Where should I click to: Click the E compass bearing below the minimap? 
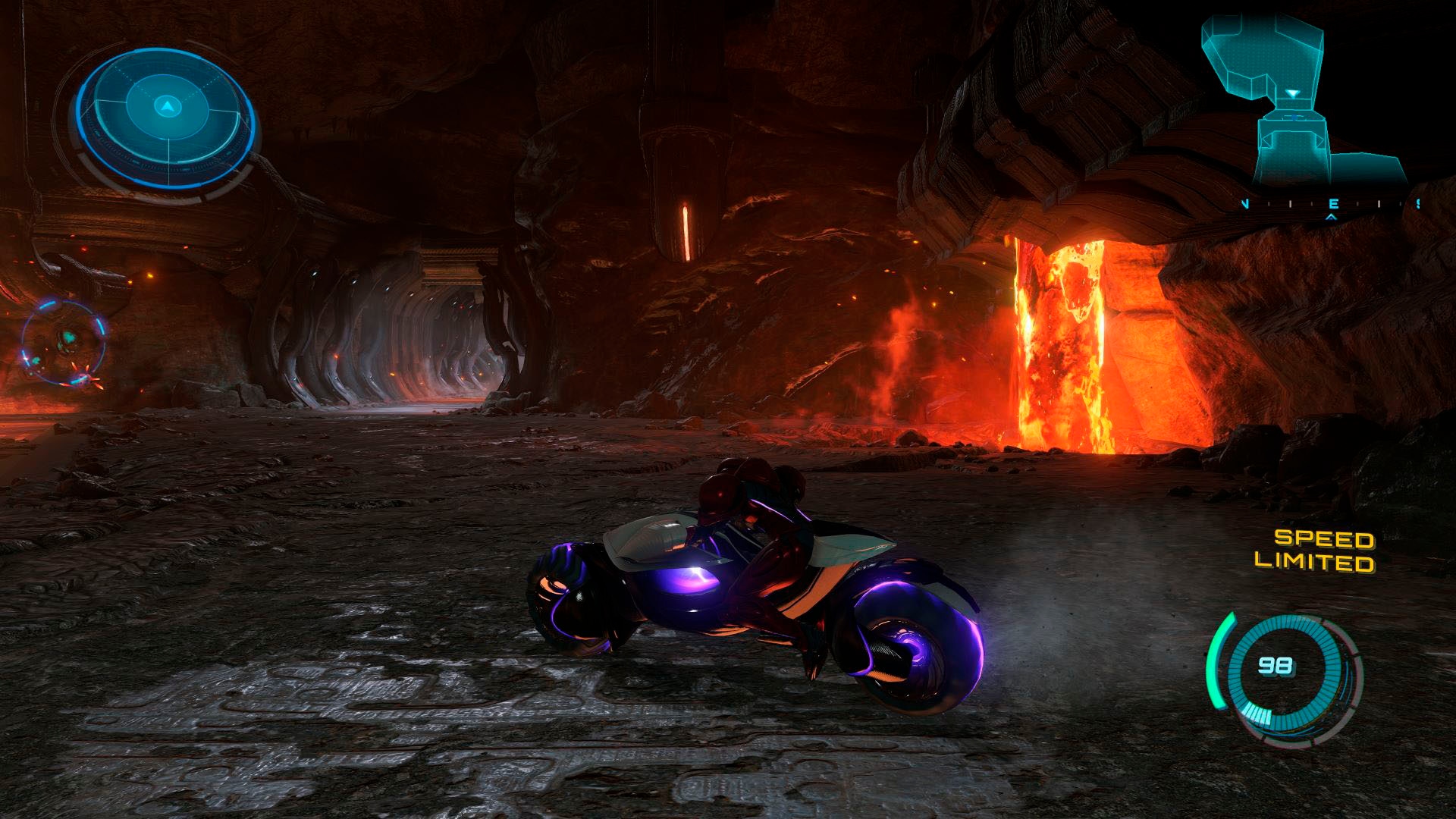(x=1334, y=204)
